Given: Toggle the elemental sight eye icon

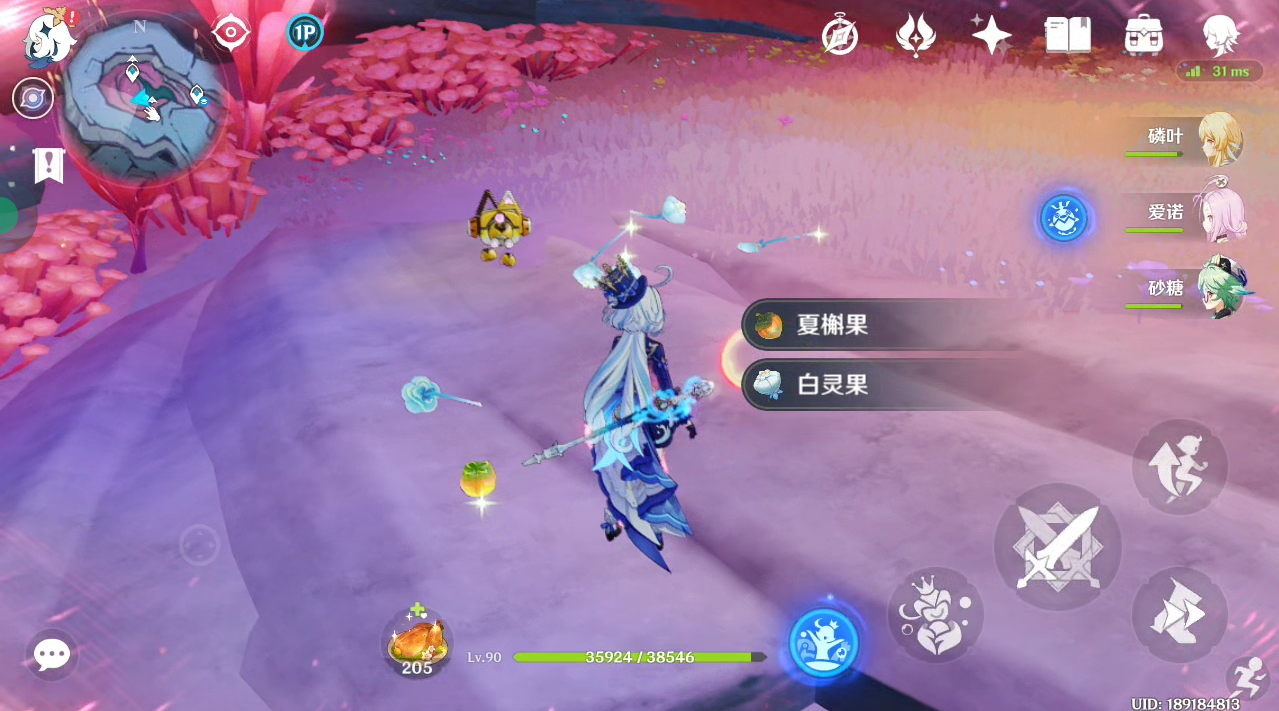Looking at the screenshot, I should pyautogui.click(x=231, y=33).
